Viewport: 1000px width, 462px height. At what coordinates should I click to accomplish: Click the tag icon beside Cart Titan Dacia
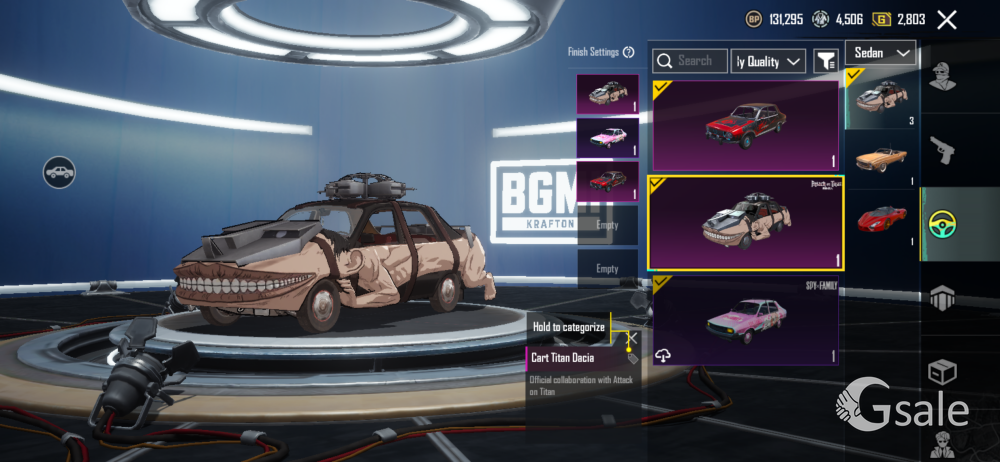point(632,357)
